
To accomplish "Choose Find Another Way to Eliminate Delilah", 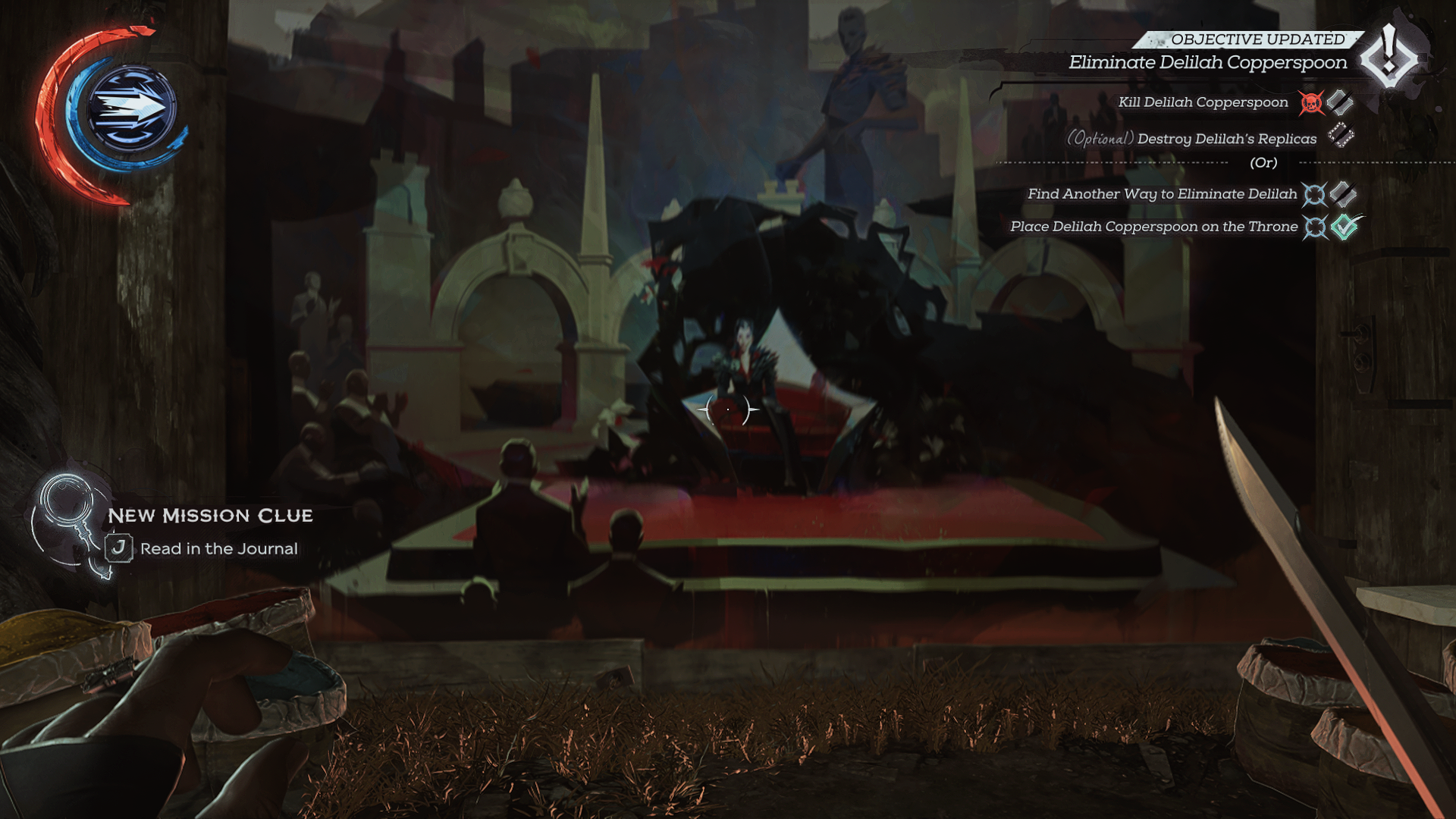I will coord(1162,194).
